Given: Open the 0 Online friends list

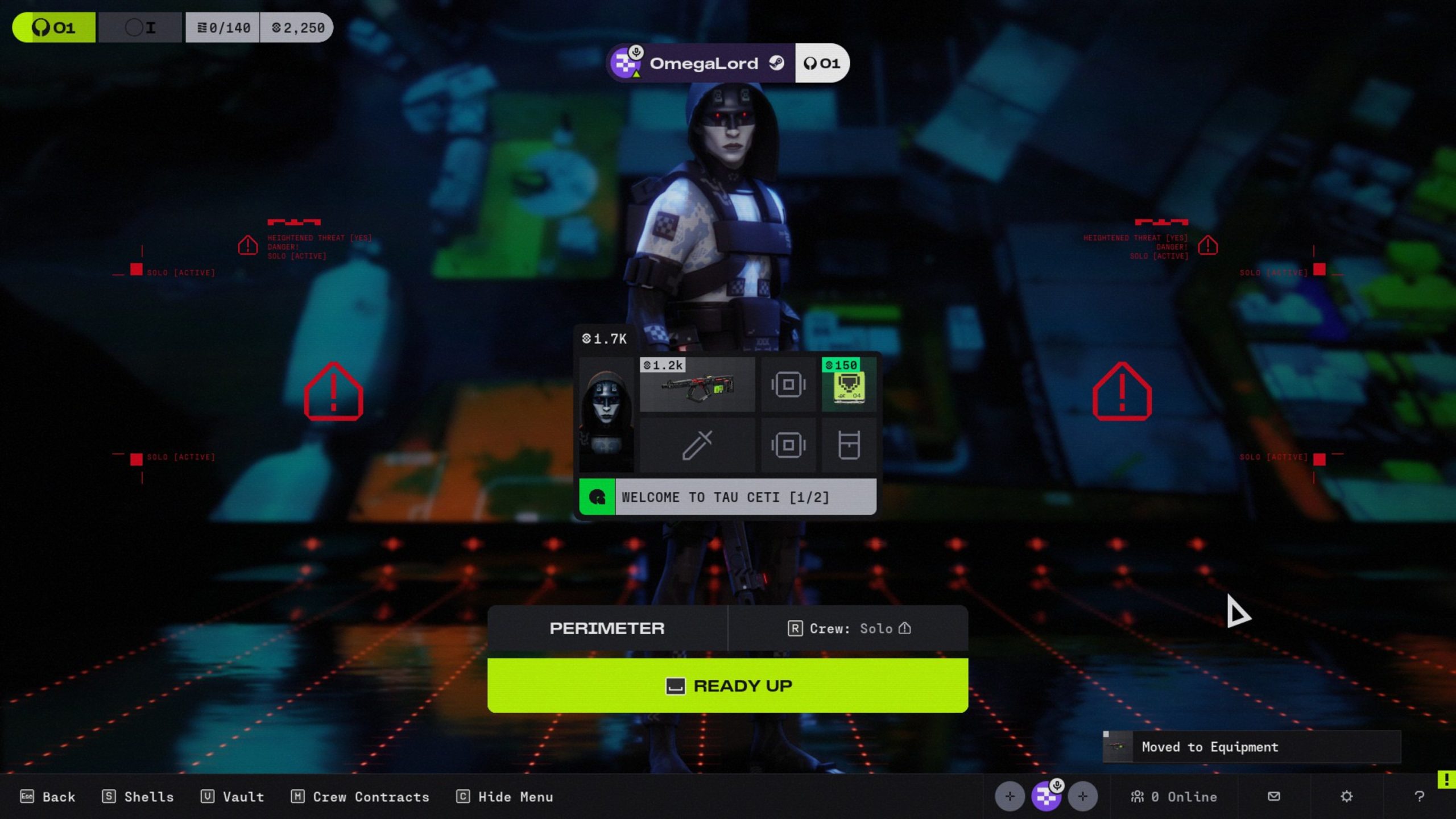Looking at the screenshot, I should point(1174,797).
